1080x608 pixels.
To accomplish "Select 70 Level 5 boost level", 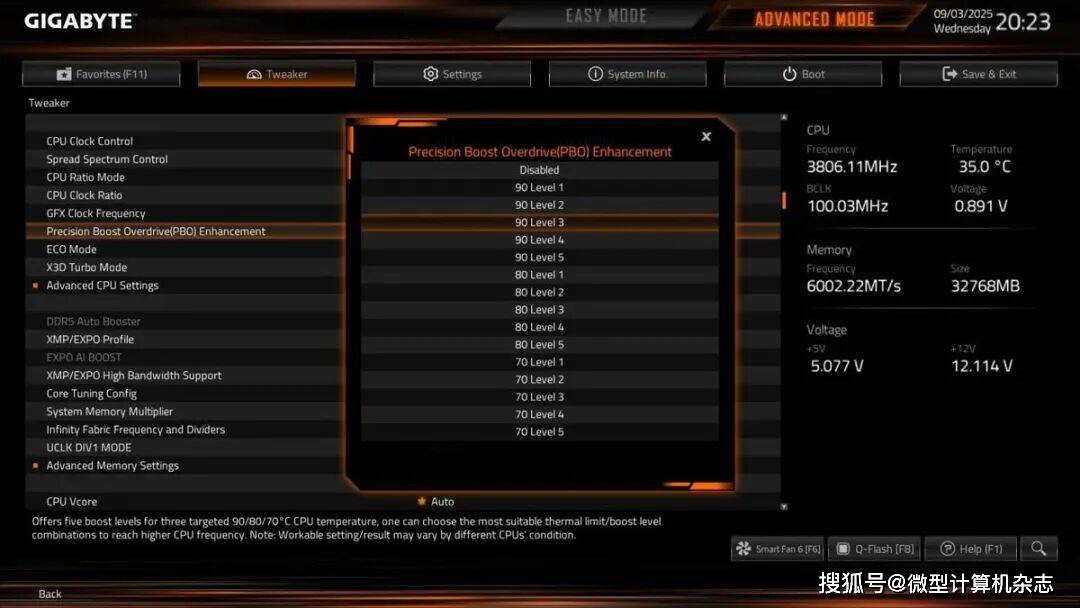I will (539, 432).
